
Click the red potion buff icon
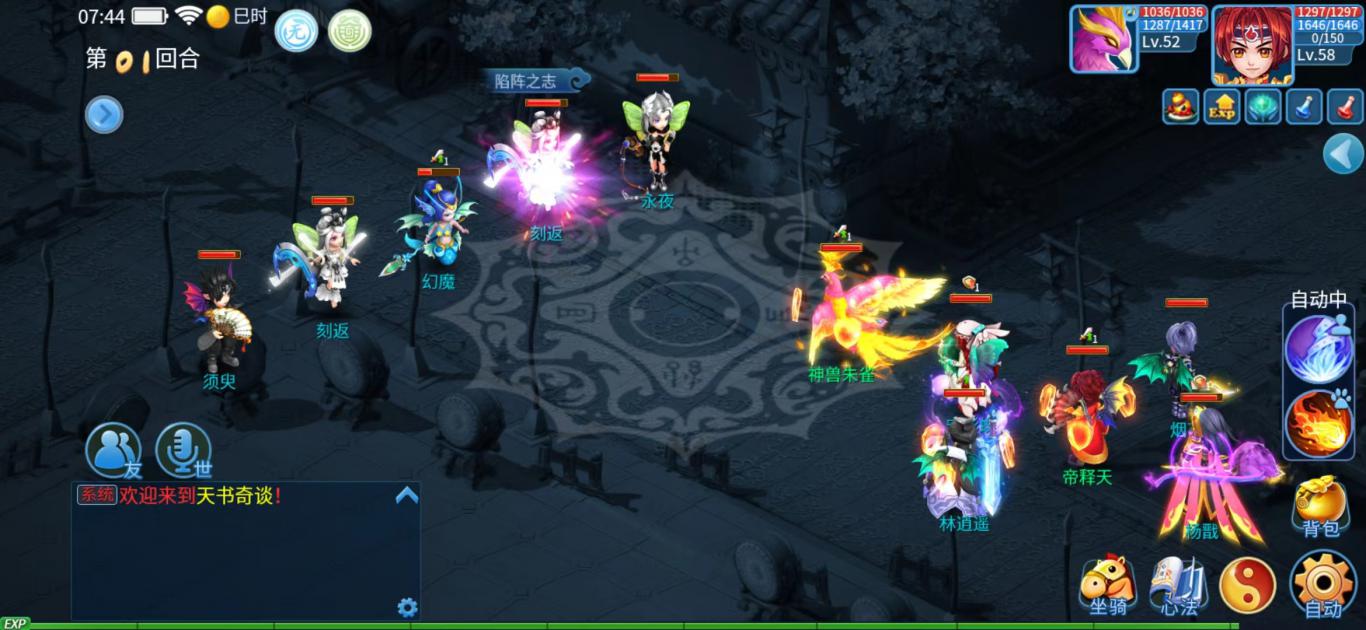[x=1345, y=106]
